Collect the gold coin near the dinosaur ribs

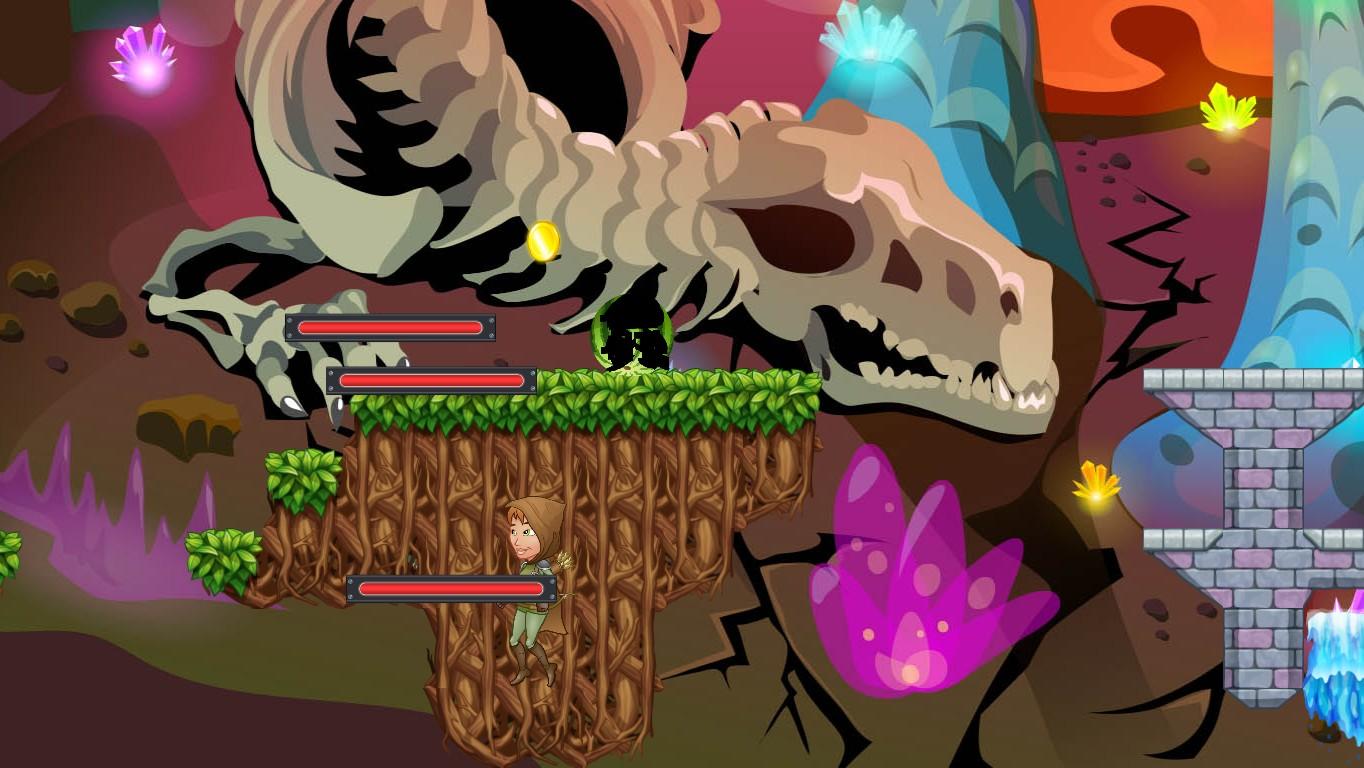(x=541, y=240)
